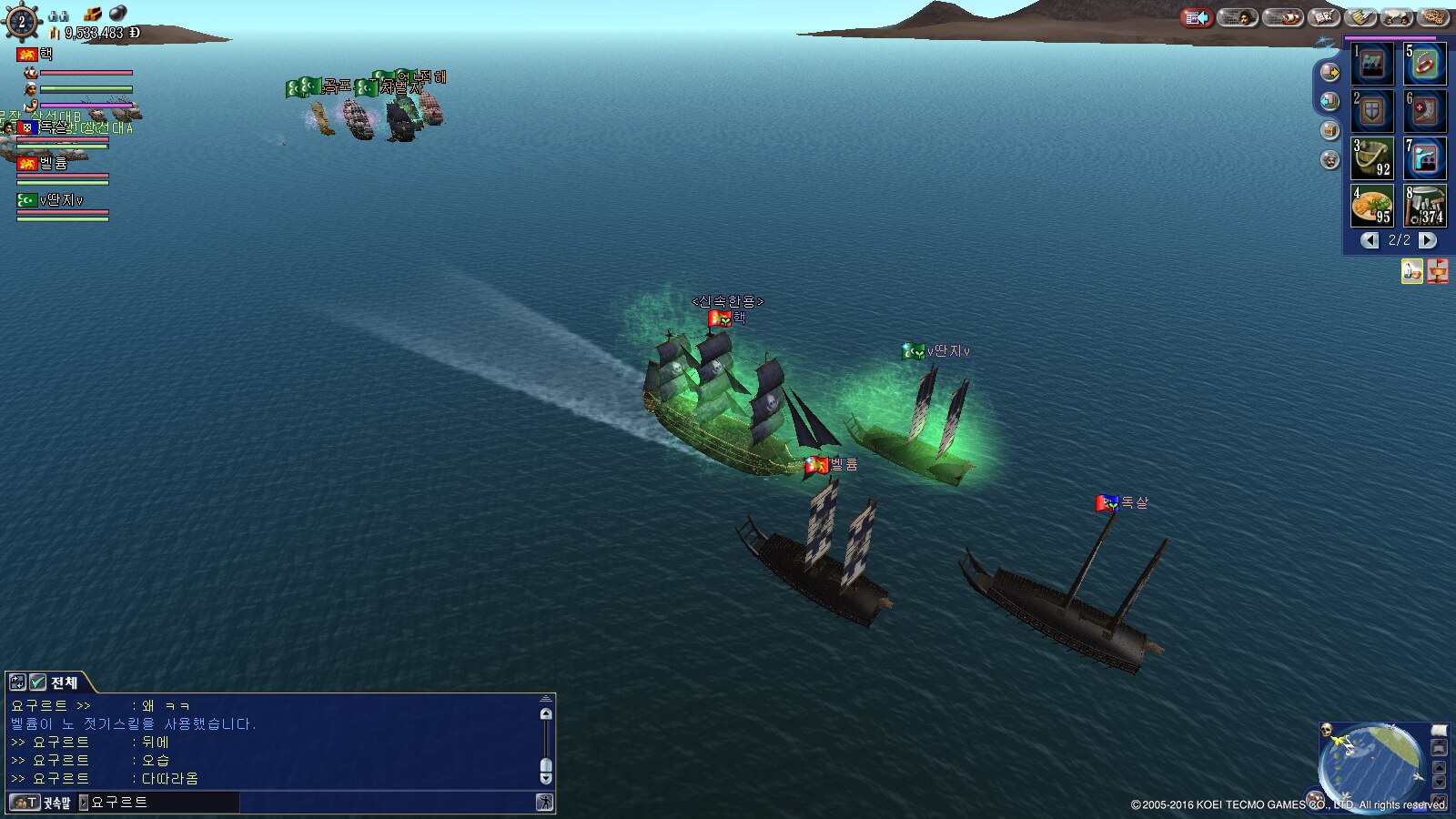This screenshot has width=1456, height=819.
Task: Use the shipbuilding tools in slot 8
Action: click(1424, 206)
